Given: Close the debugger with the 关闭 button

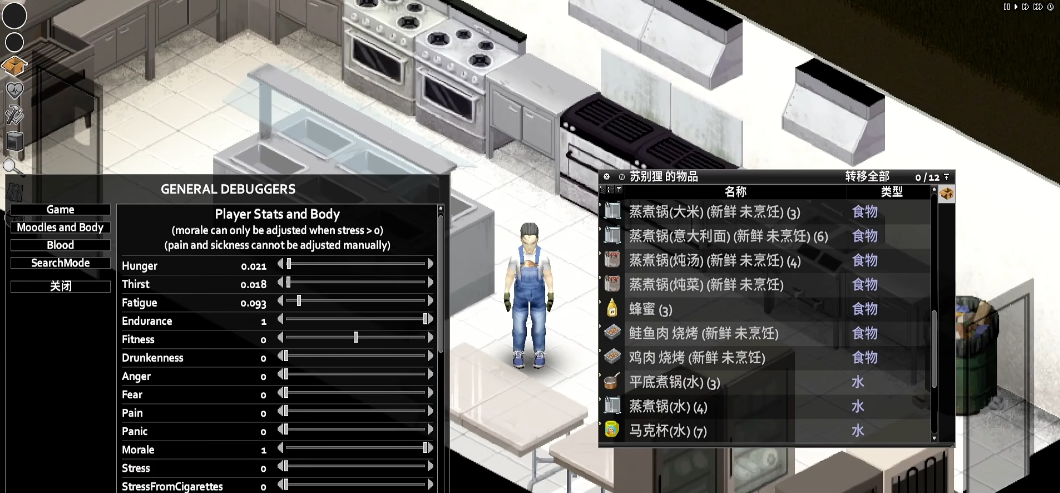Looking at the screenshot, I should (x=60, y=286).
